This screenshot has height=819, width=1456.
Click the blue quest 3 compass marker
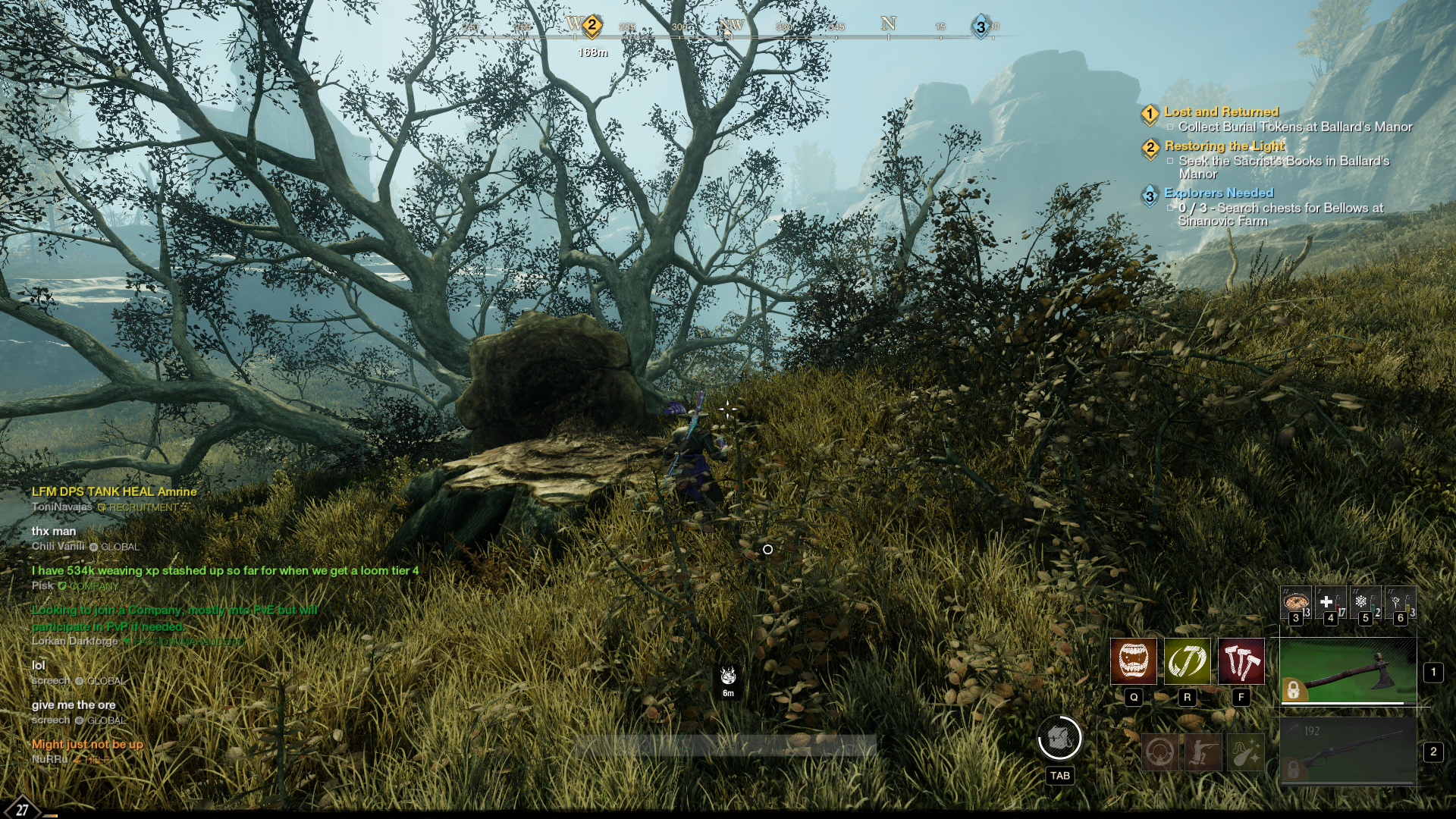[981, 27]
